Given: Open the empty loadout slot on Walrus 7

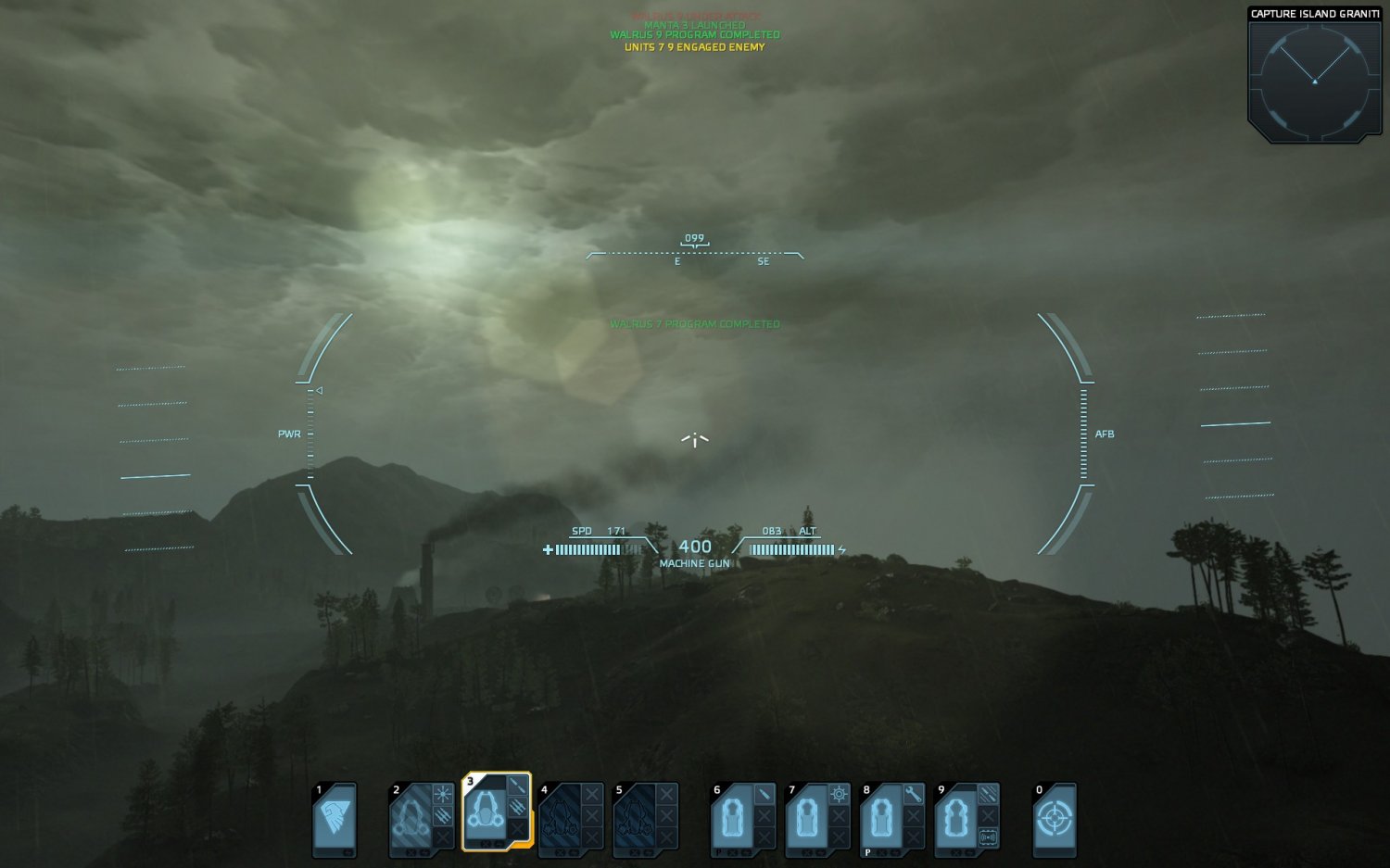Looking at the screenshot, I should point(839,816).
